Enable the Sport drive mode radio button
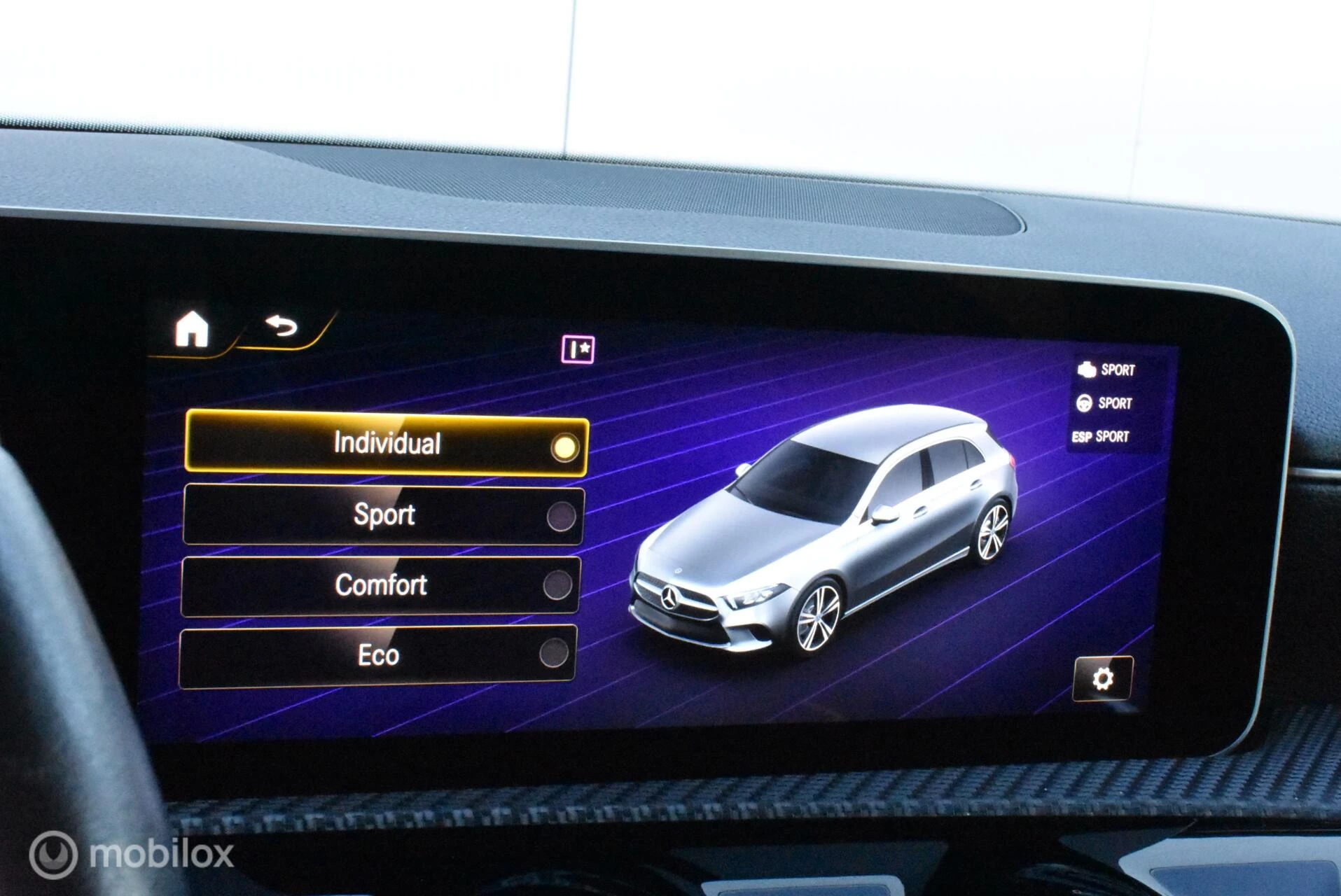Image resolution: width=1341 pixels, height=896 pixels. tap(564, 514)
